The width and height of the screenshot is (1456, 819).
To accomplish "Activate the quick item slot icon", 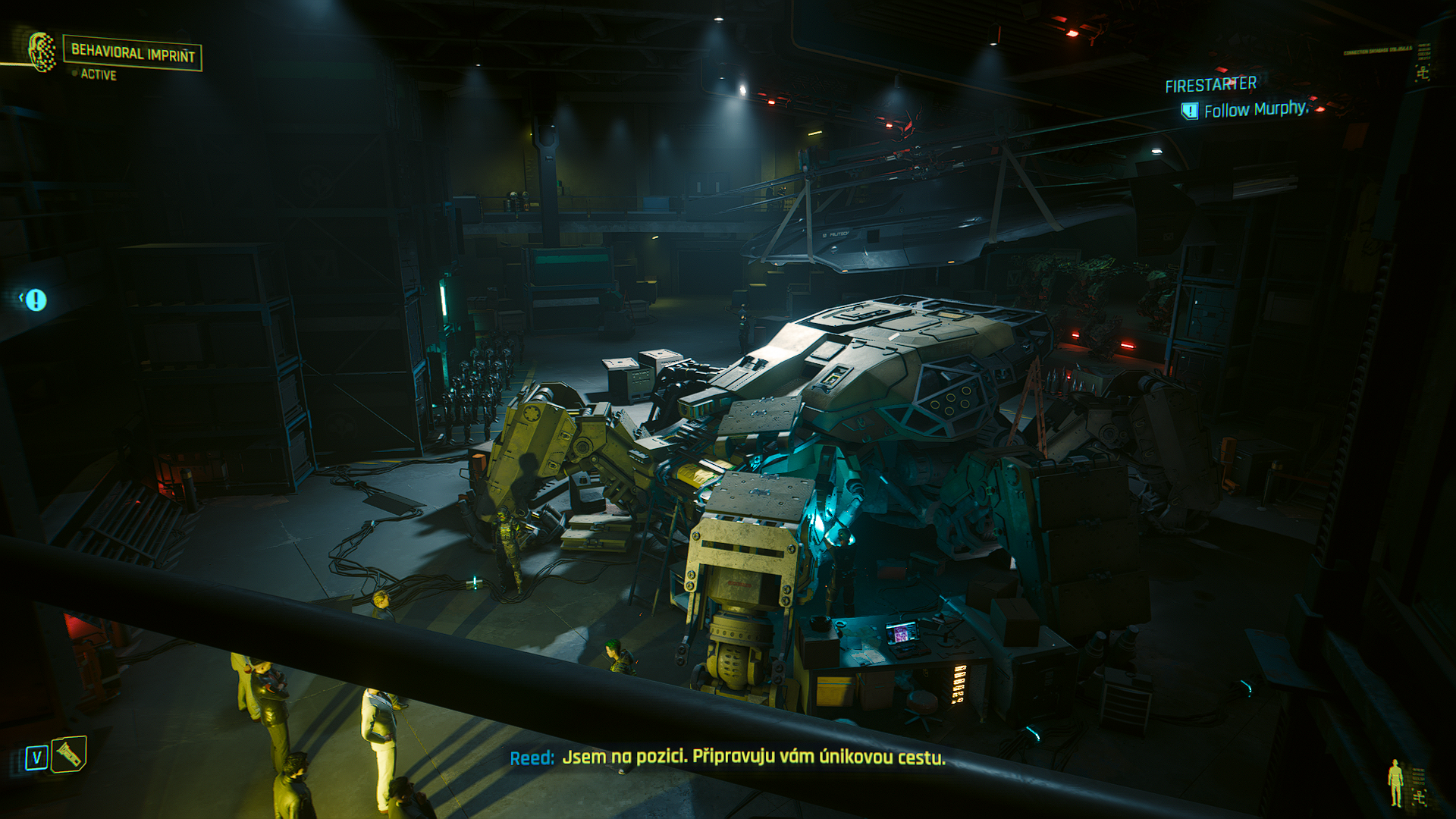I will tap(69, 754).
